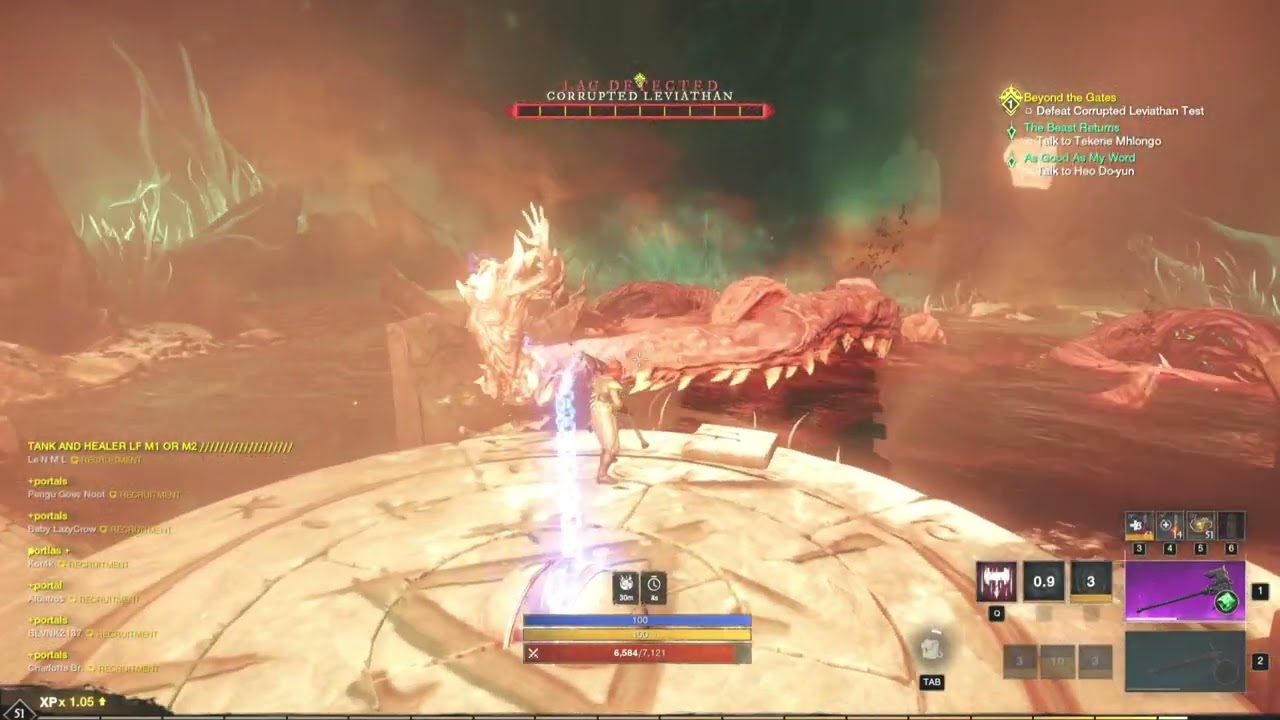This screenshot has width=1280, height=720.
Task: Click the RECRUITMENT channel tag beside Le N M L
Action: coord(109,461)
